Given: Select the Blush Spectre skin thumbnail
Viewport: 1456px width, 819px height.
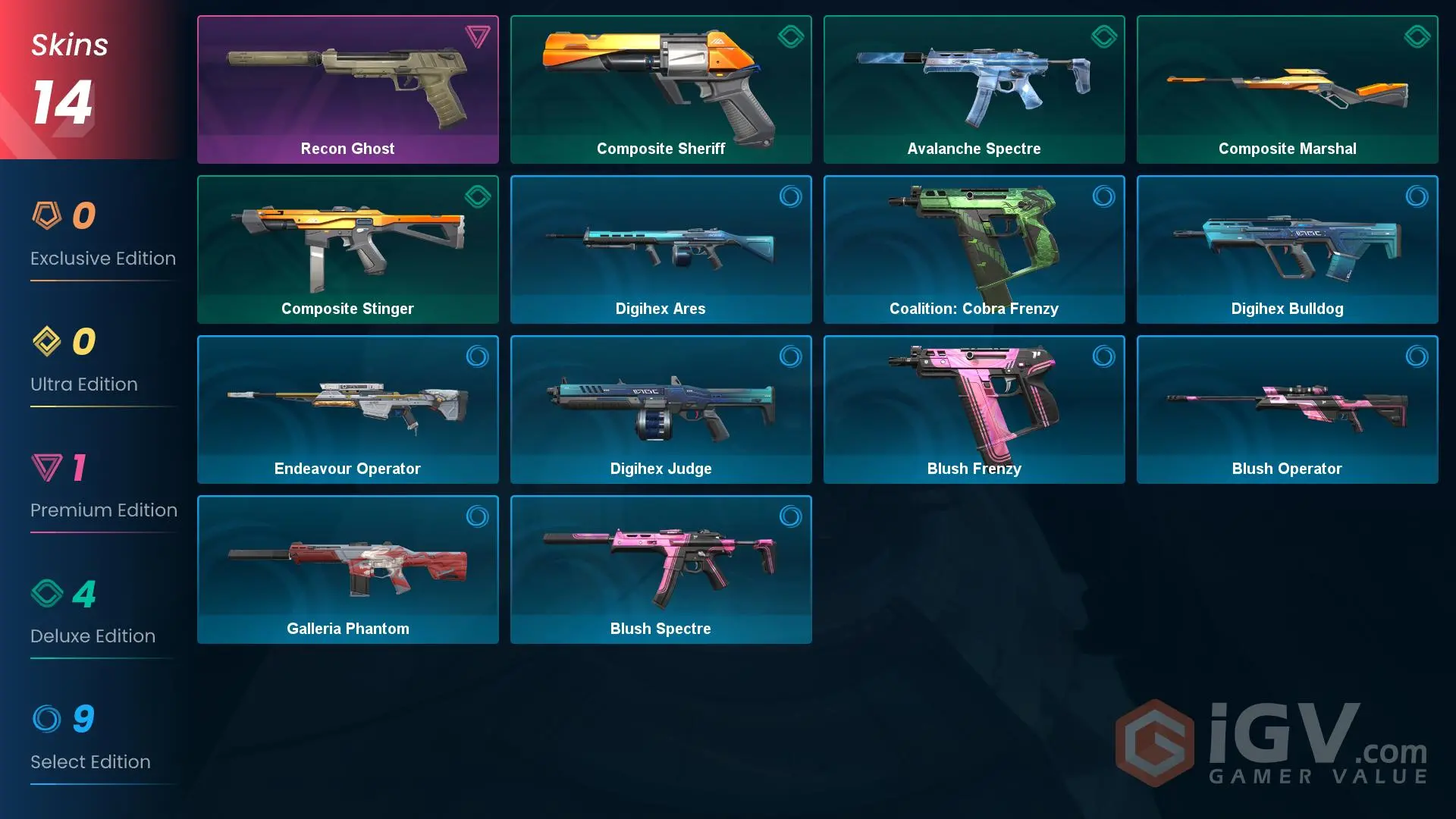Looking at the screenshot, I should [661, 565].
